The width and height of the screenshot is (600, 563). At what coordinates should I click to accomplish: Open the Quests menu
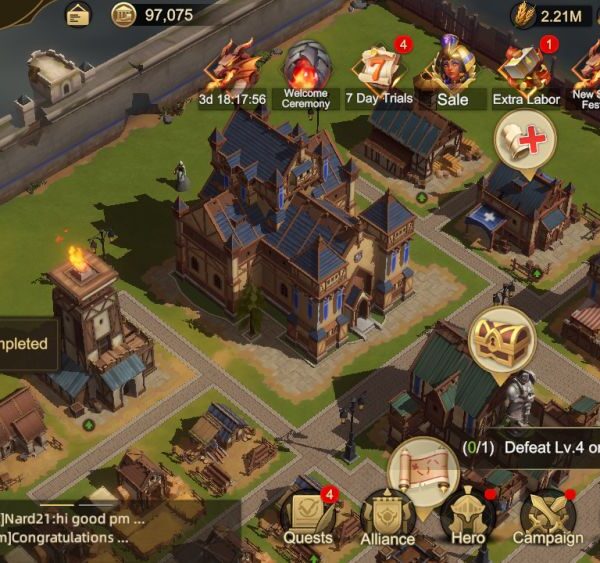coord(307,514)
